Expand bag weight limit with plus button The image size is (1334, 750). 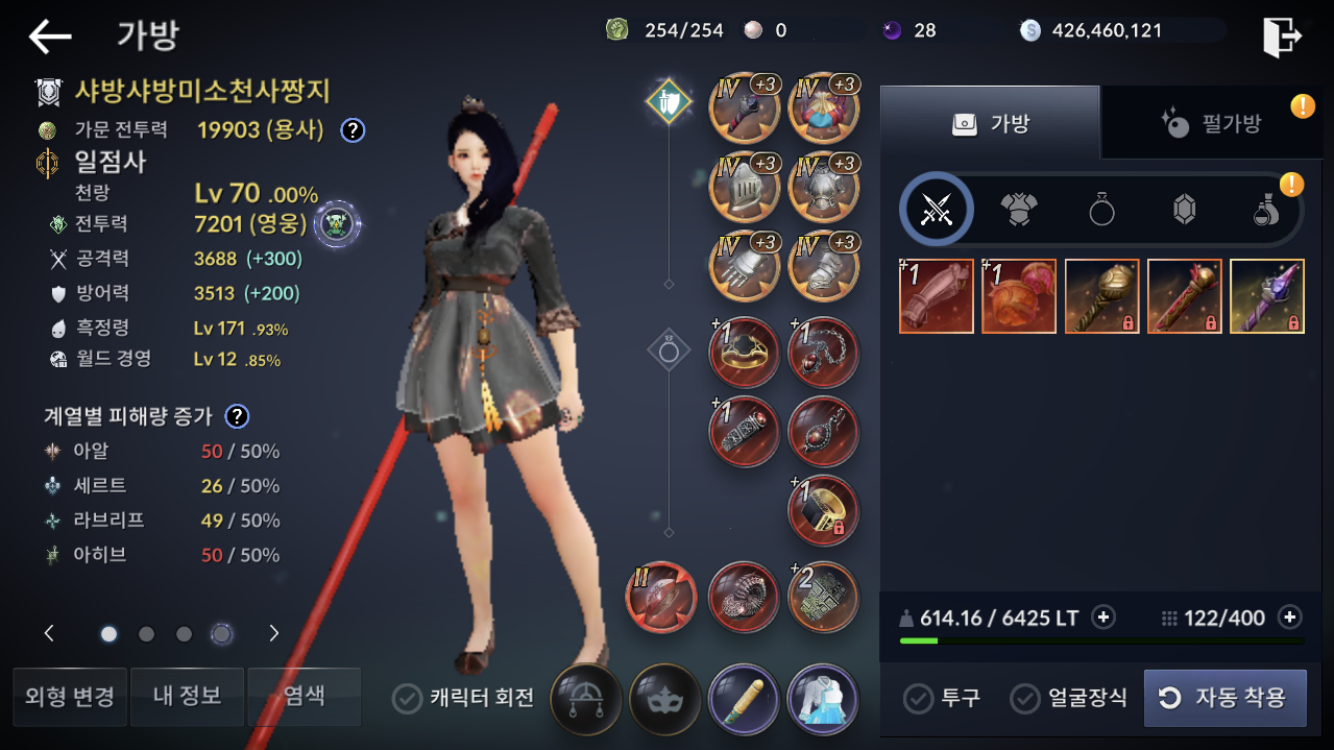(x=1103, y=617)
